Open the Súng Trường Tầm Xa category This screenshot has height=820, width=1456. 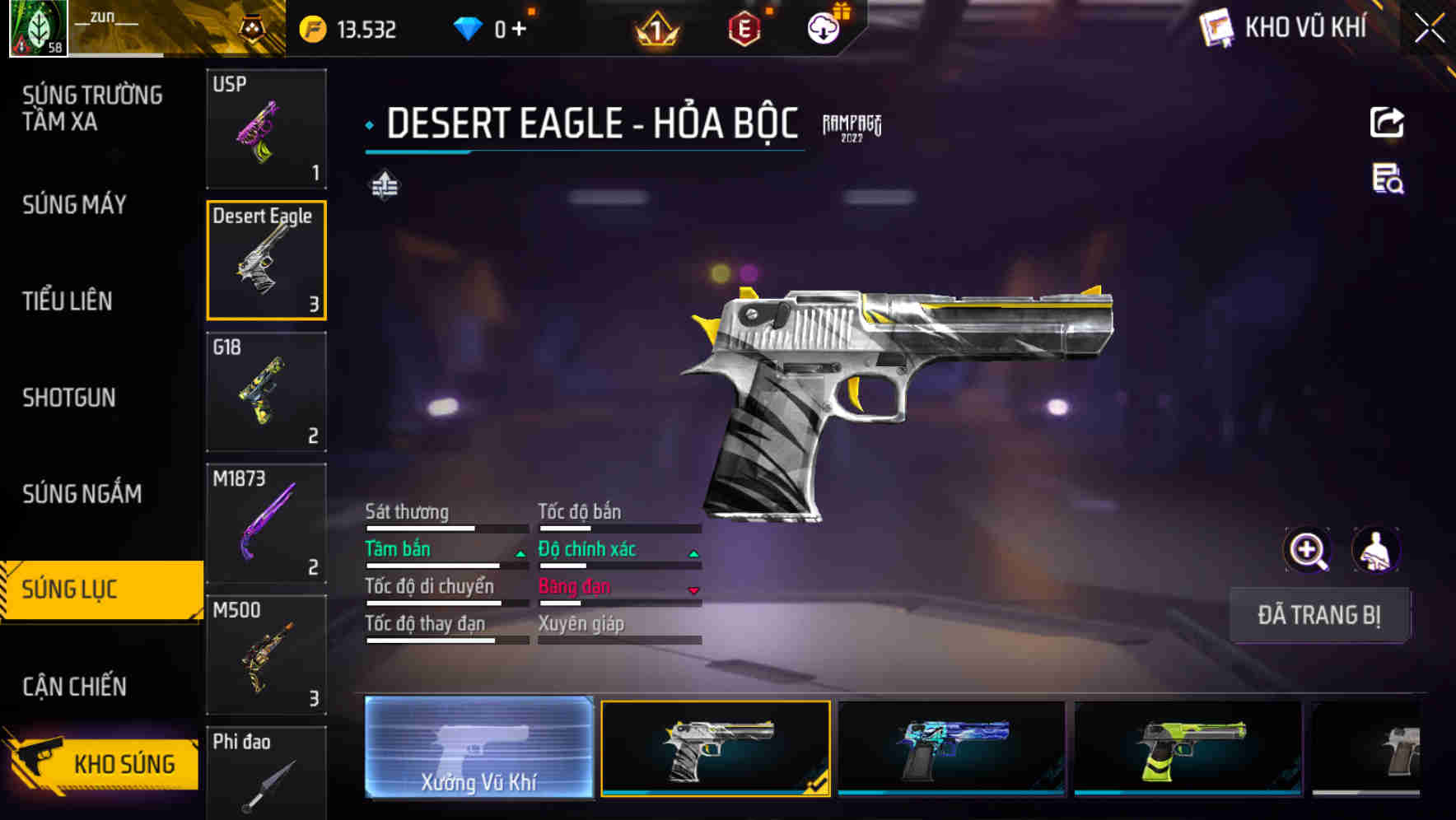91,109
